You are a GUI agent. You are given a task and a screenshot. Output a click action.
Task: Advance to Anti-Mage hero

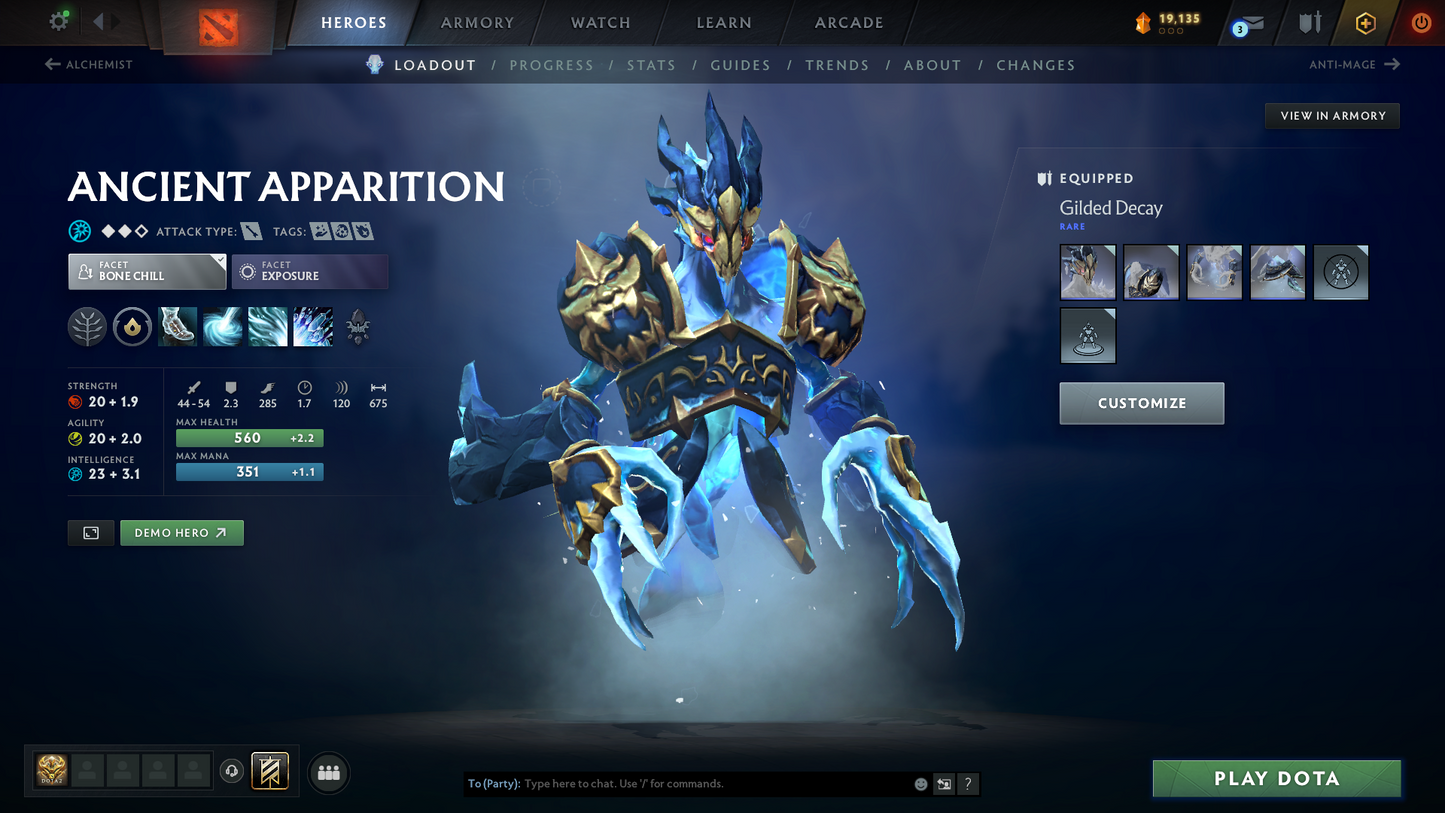tap(1356, 64)
